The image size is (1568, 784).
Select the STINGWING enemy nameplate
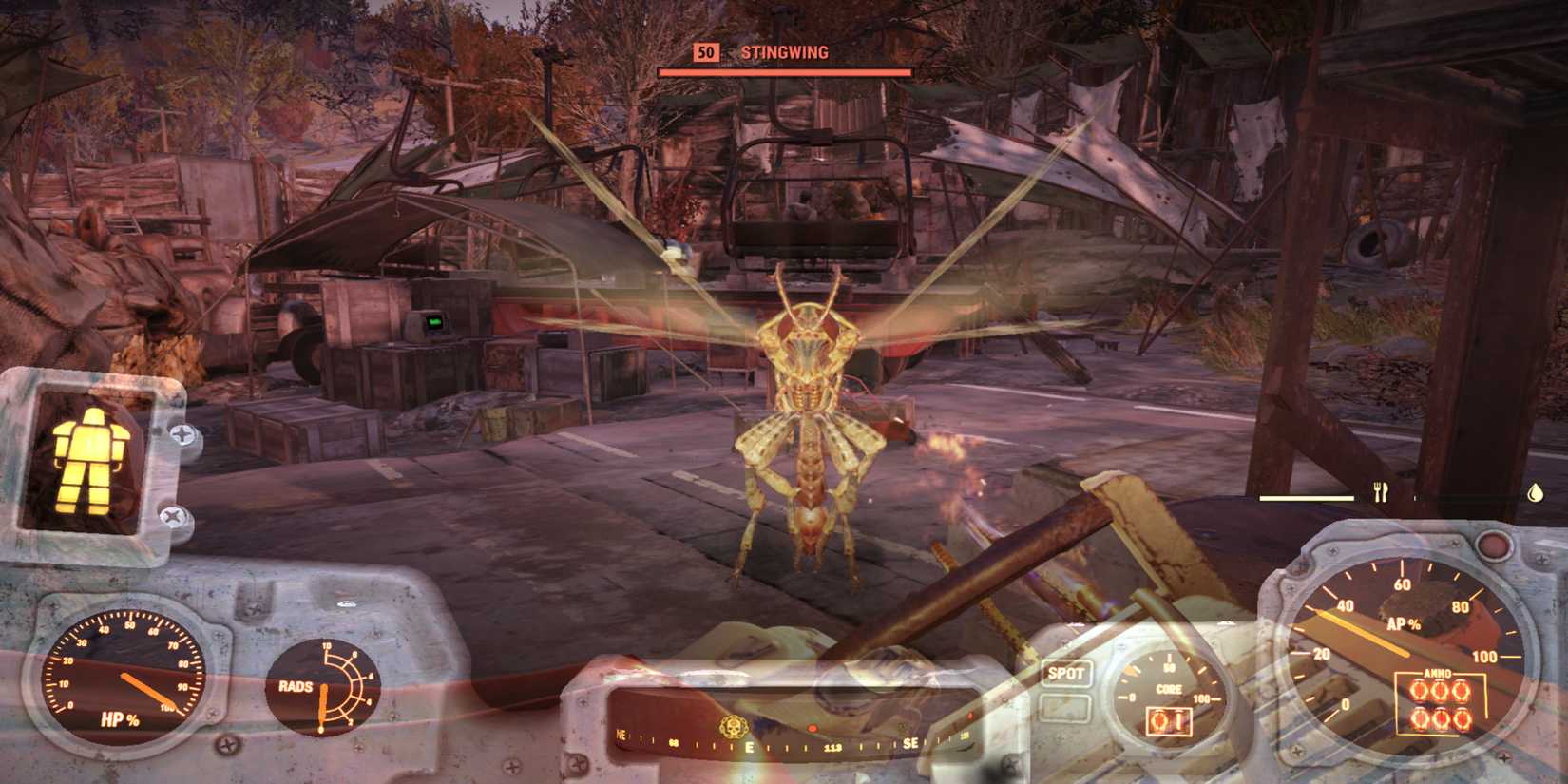(x=783, y=52)
